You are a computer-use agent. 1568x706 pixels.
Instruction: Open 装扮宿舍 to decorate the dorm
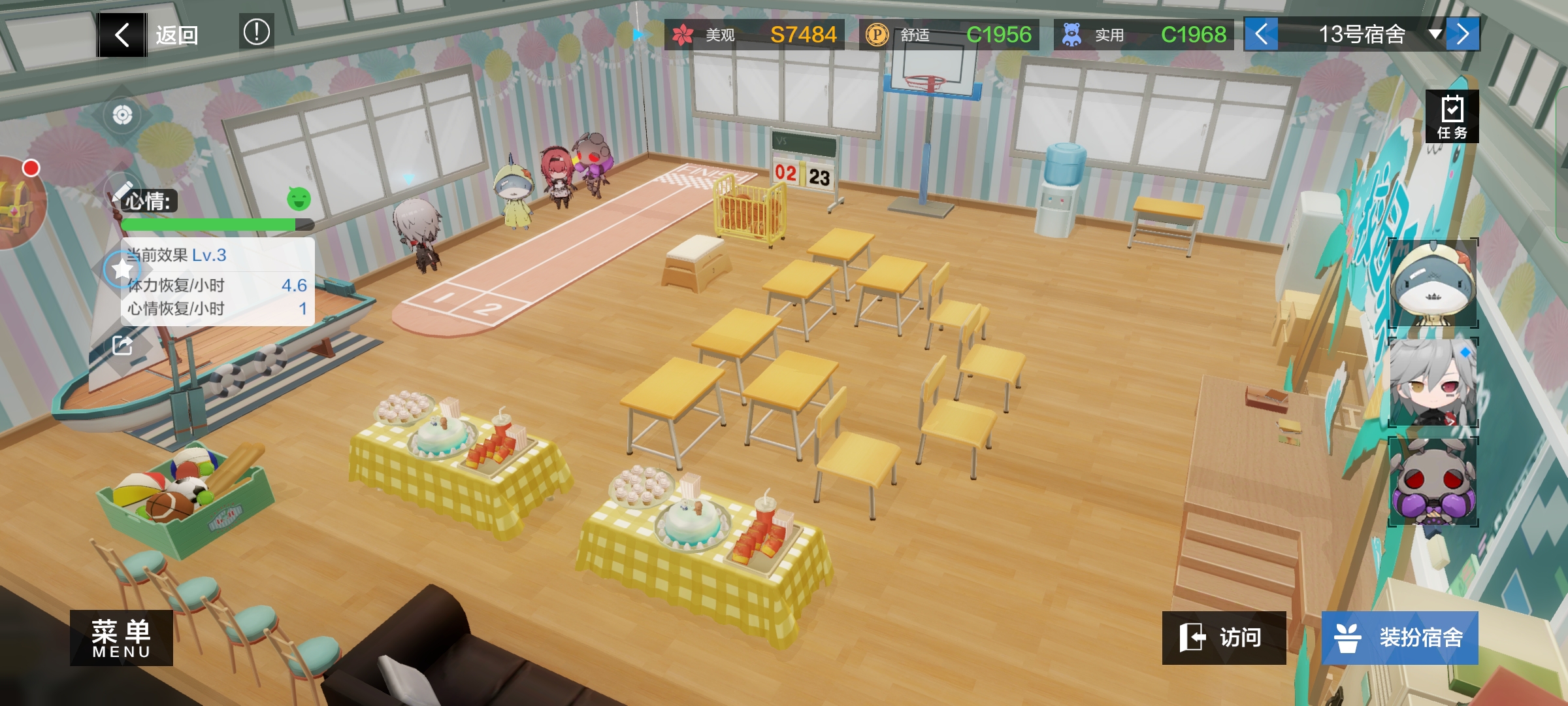(x=1399, y=637)
